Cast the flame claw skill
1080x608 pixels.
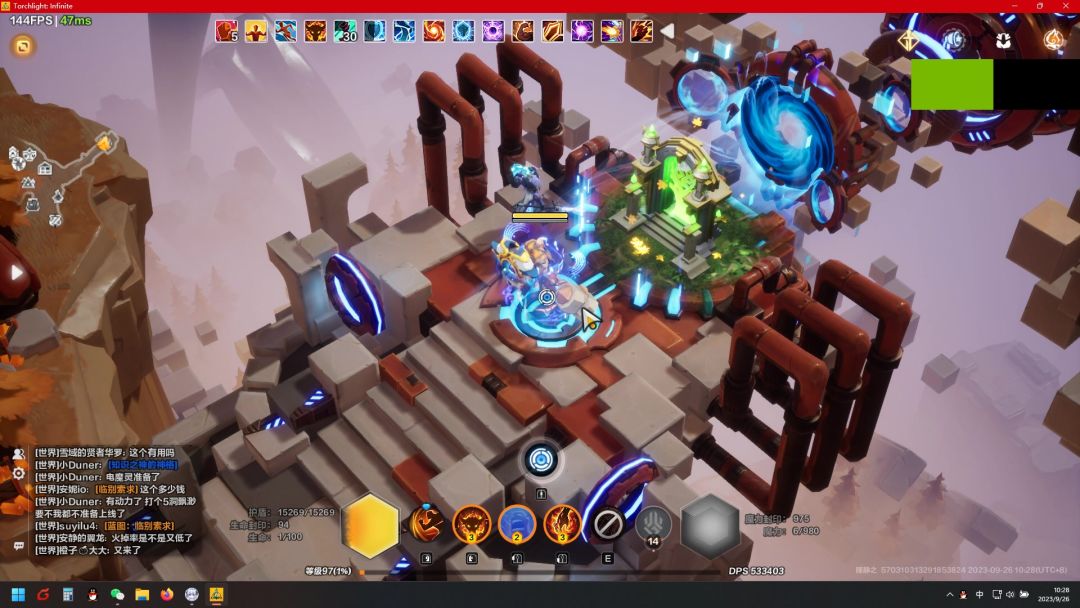click(562, 523)
